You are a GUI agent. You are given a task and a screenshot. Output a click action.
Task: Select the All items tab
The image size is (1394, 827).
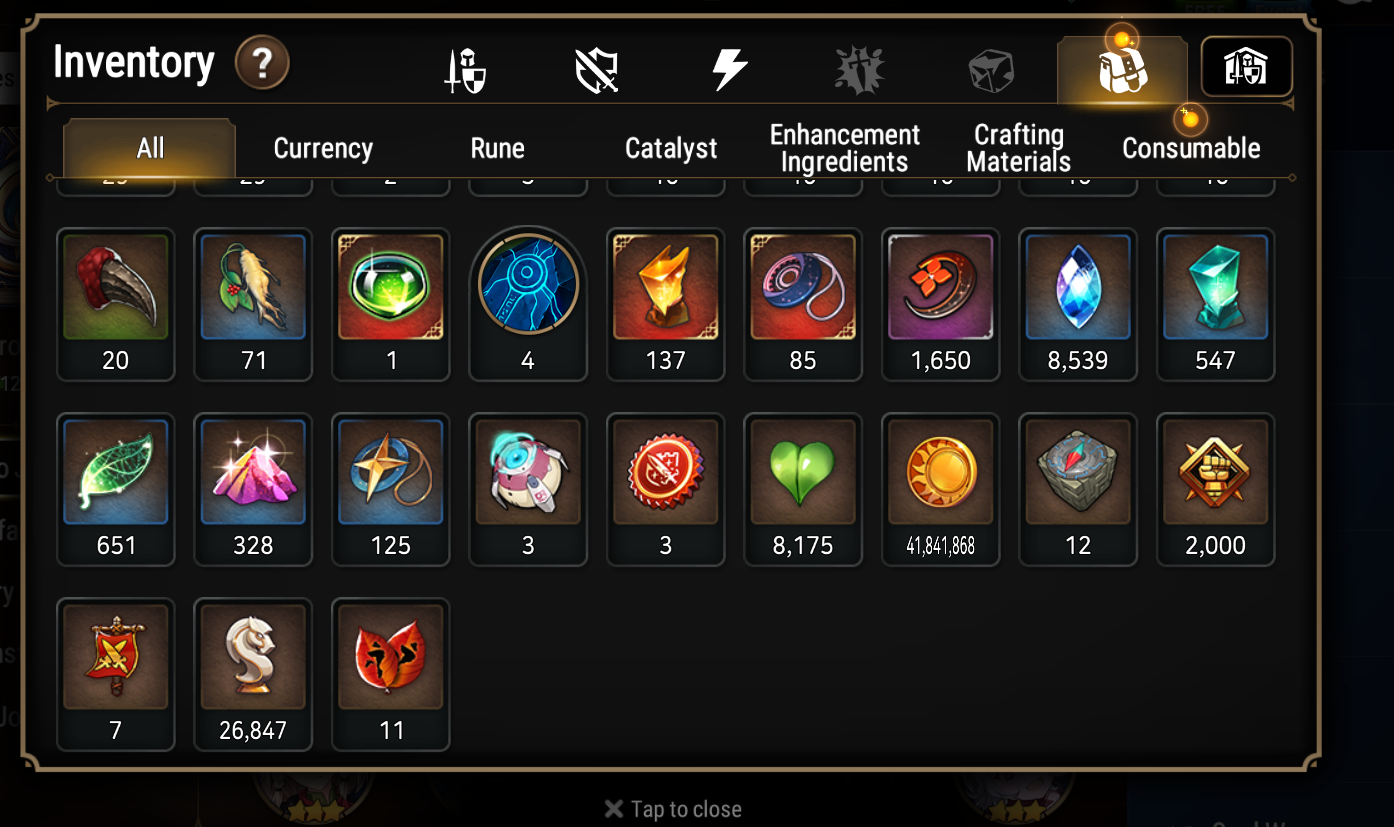point(150,149)
